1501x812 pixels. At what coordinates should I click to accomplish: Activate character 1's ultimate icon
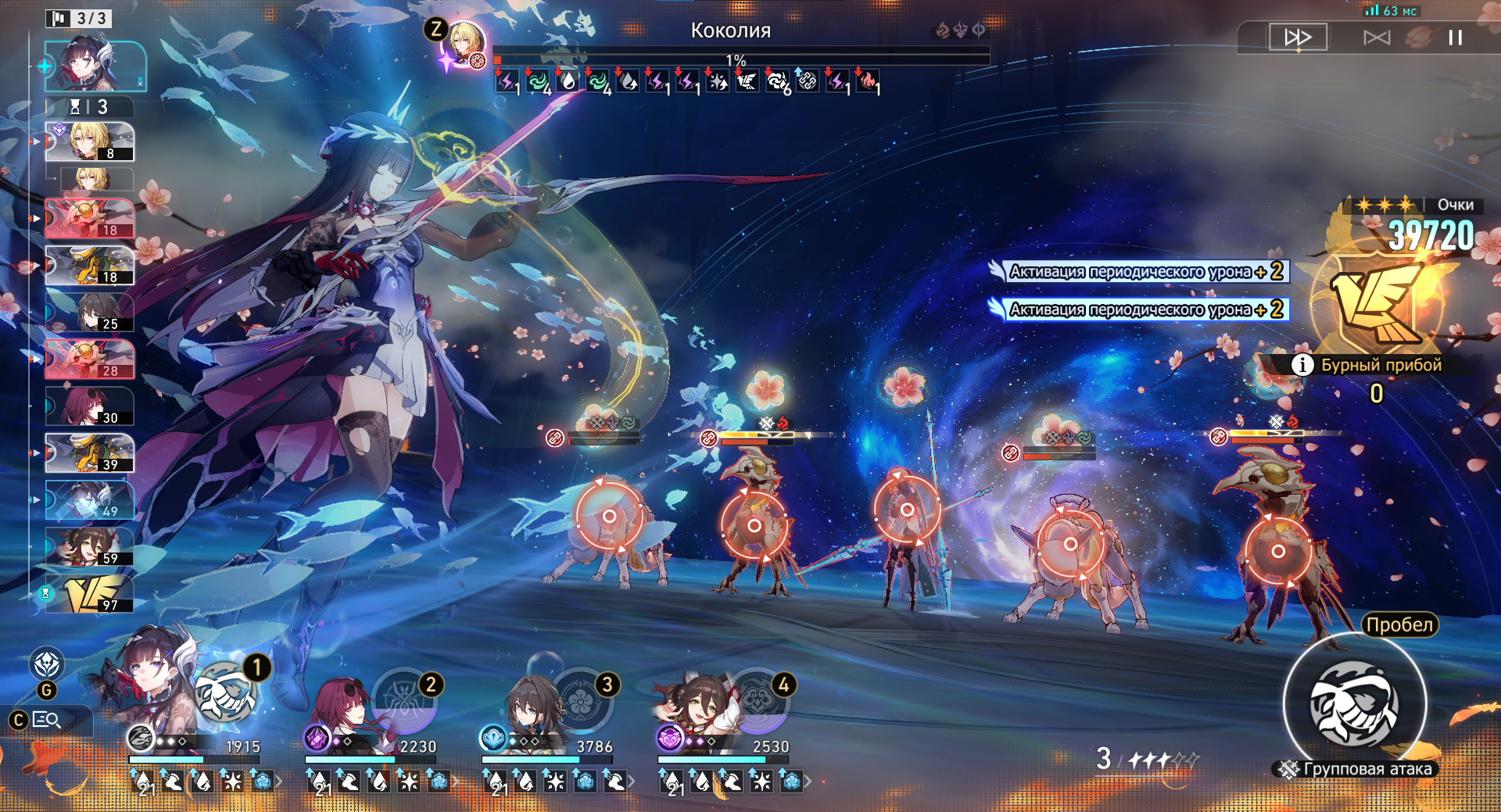(x=226, y=693)
